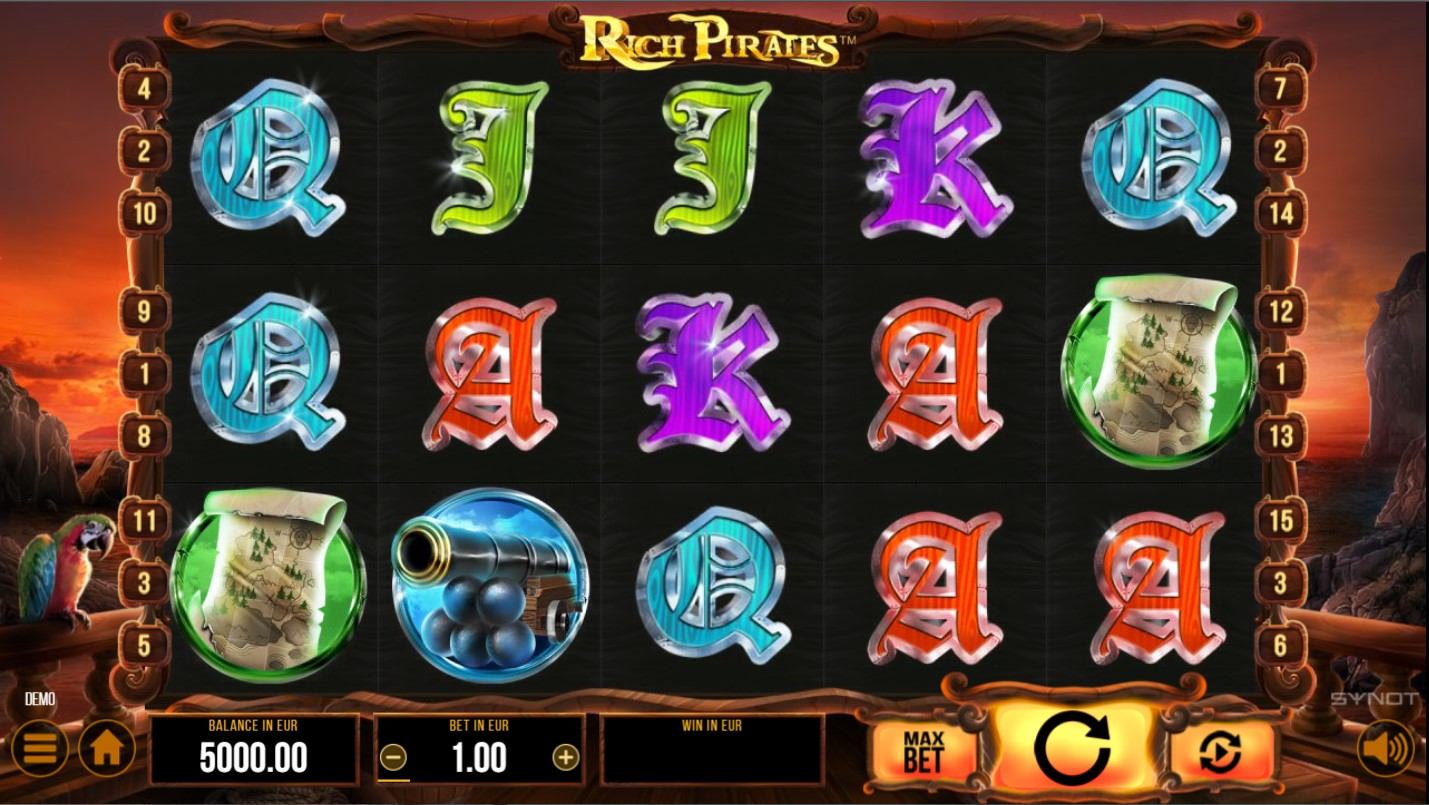The width and height of the screenshot is (1429, 805).
Task: Select payline number 15 on the right
Action: pos(1280,521)
